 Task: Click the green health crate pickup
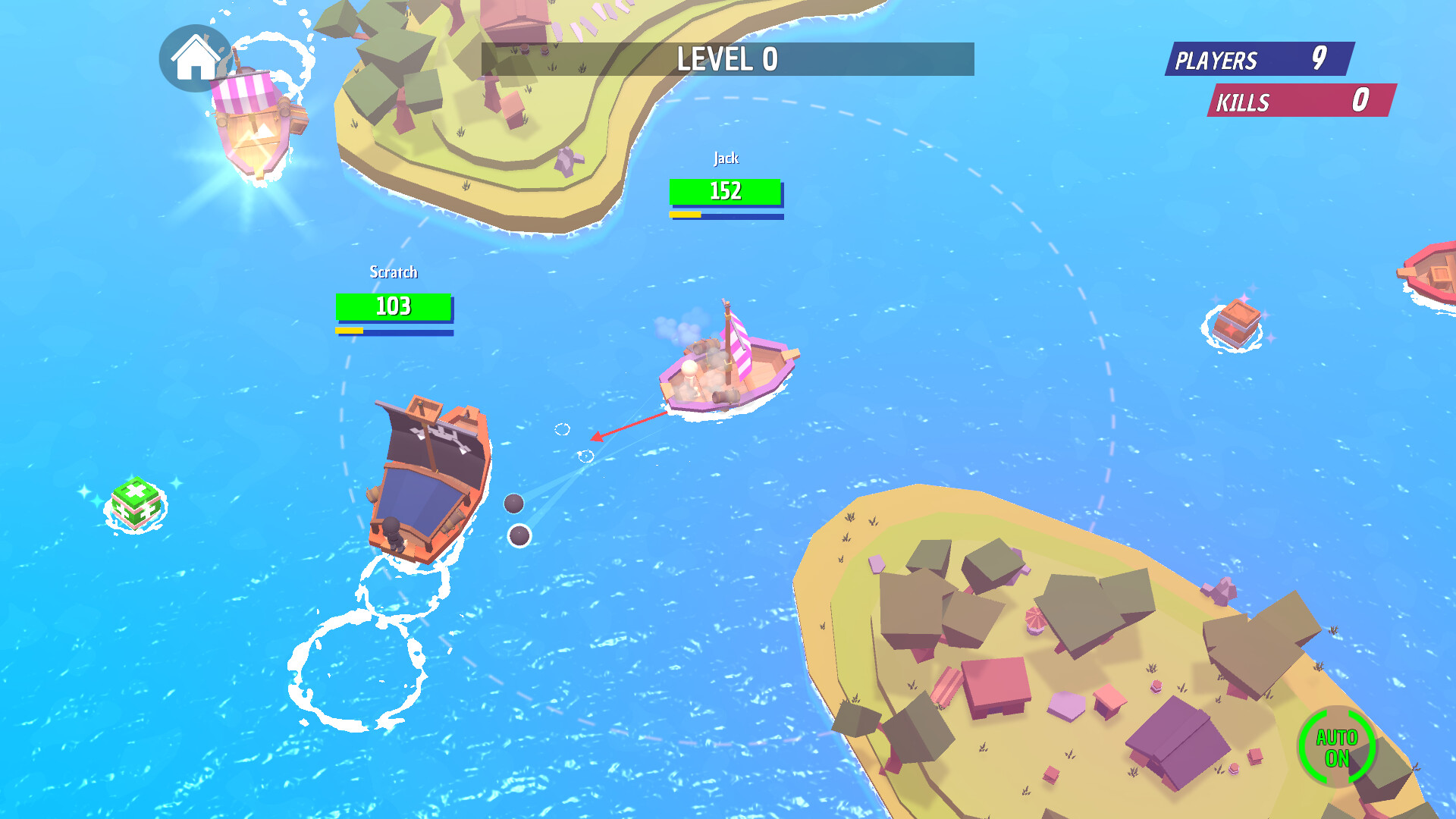pos(136,504)
